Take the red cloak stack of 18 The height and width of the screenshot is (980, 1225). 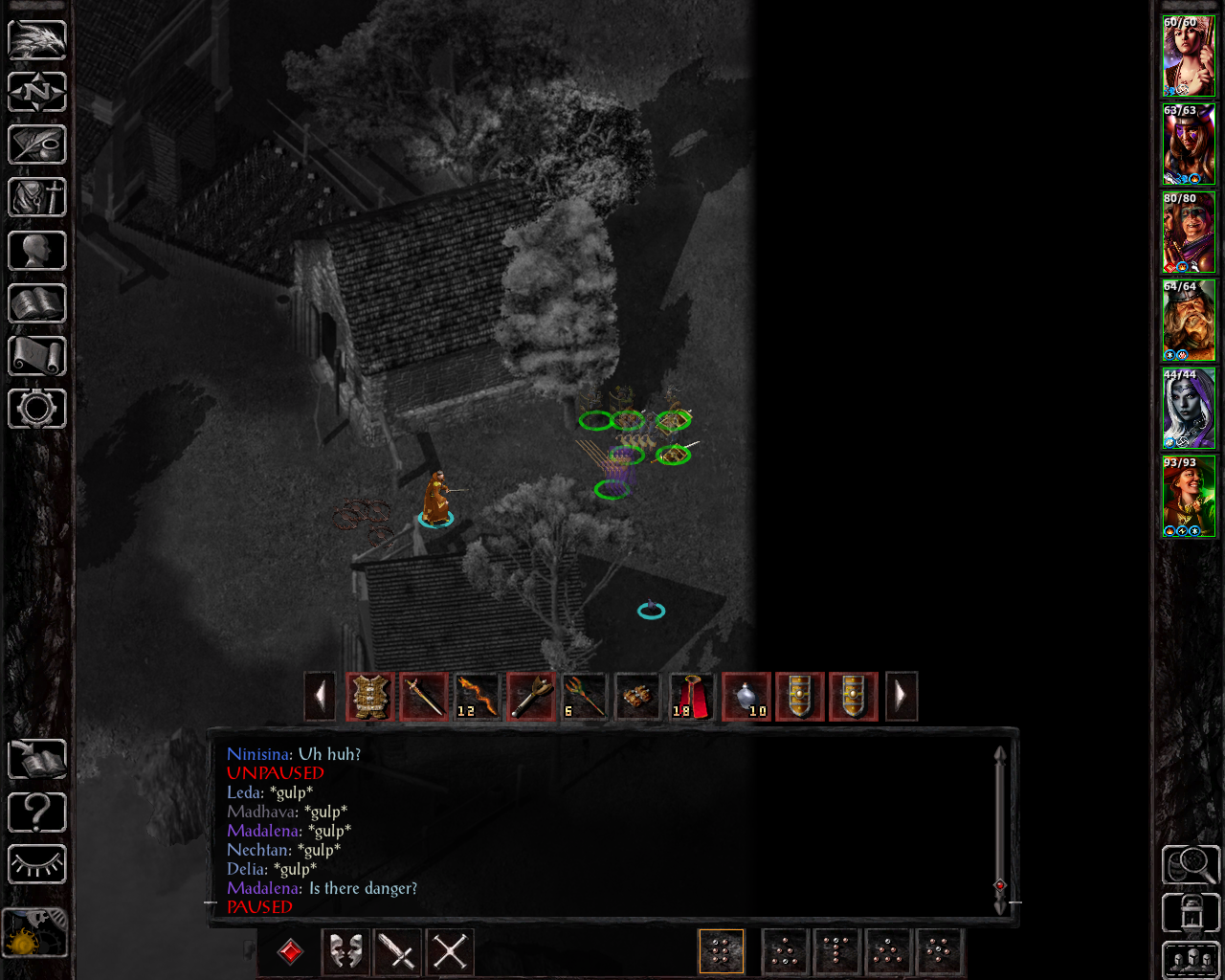pos(692,696)
